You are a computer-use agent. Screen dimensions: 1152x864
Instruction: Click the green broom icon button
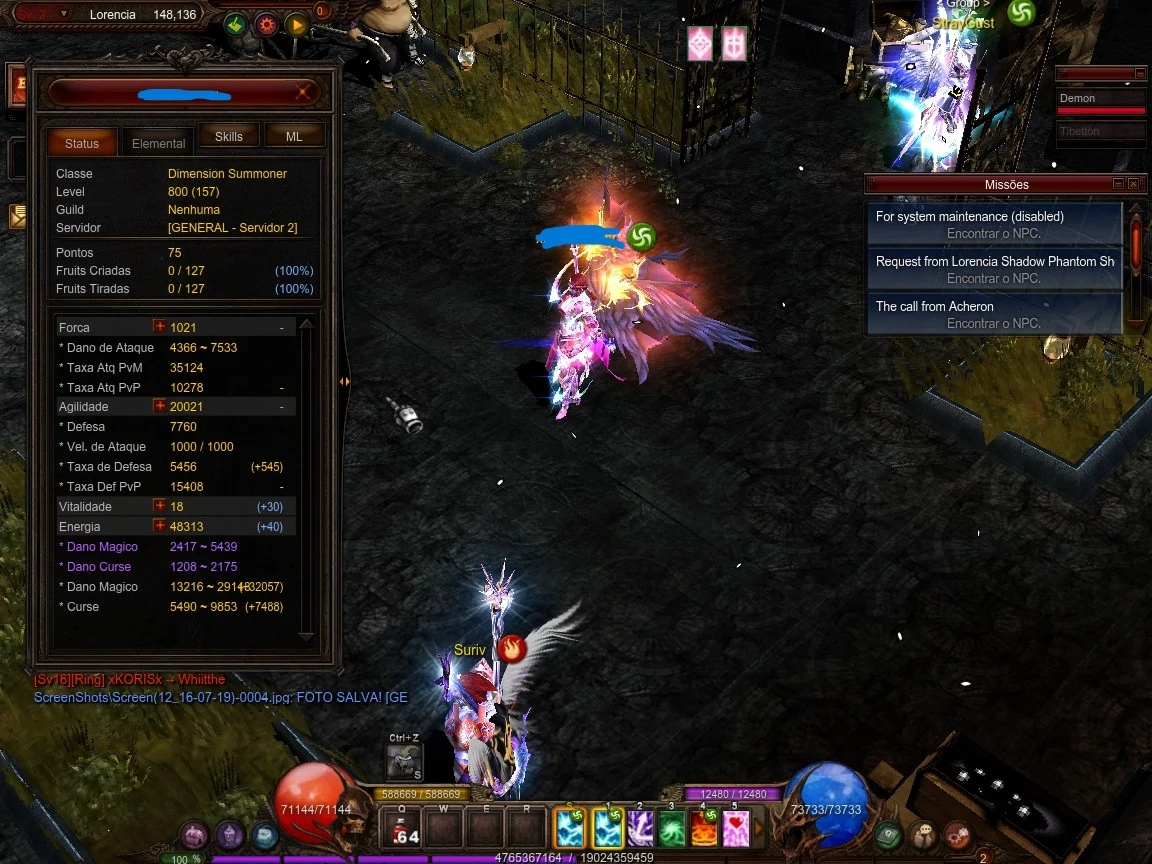click(235, 25)
